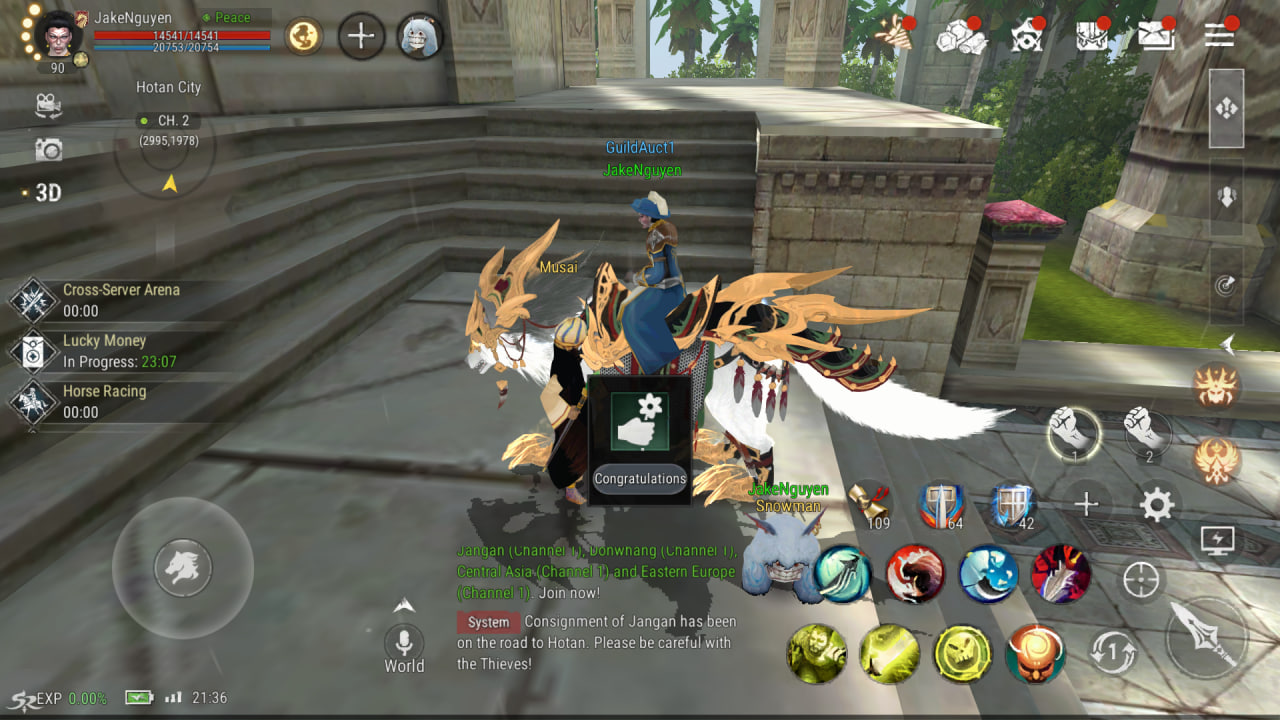Viewport: 1280px width, 720px height.
Task: Toggle the Peace combat mode
Action: [x=232, y=18]
